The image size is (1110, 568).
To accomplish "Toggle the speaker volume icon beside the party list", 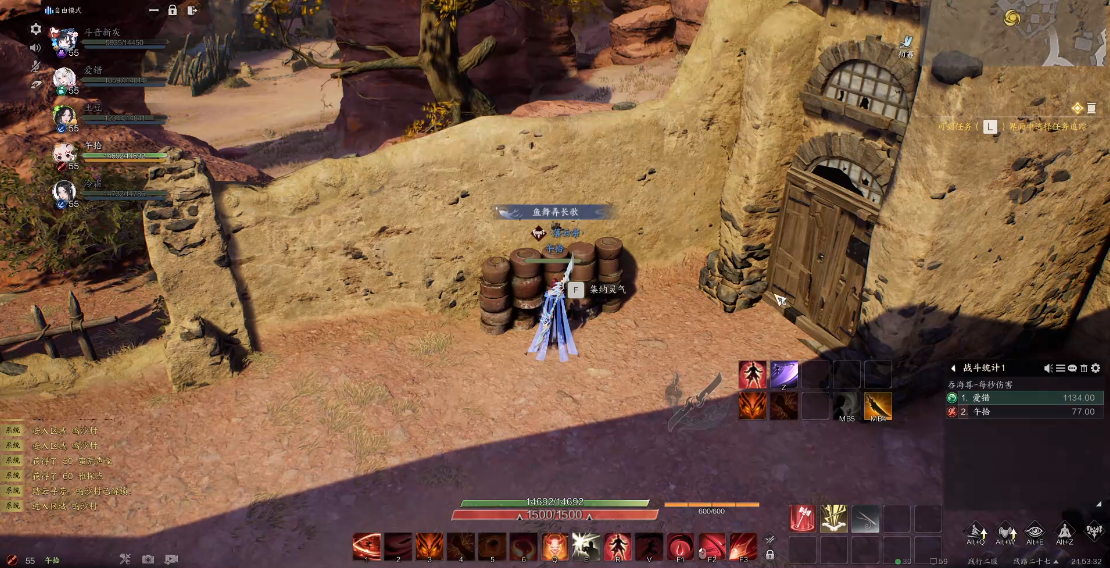I will coord(36,47).
